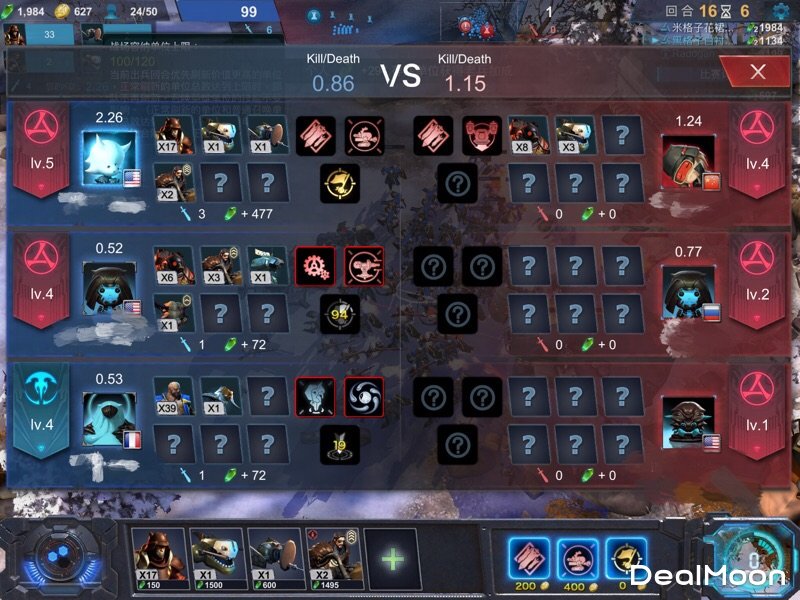The image size is (800, 600).
Task: Add a unit with the green plus slot
Action: point(391,556)
